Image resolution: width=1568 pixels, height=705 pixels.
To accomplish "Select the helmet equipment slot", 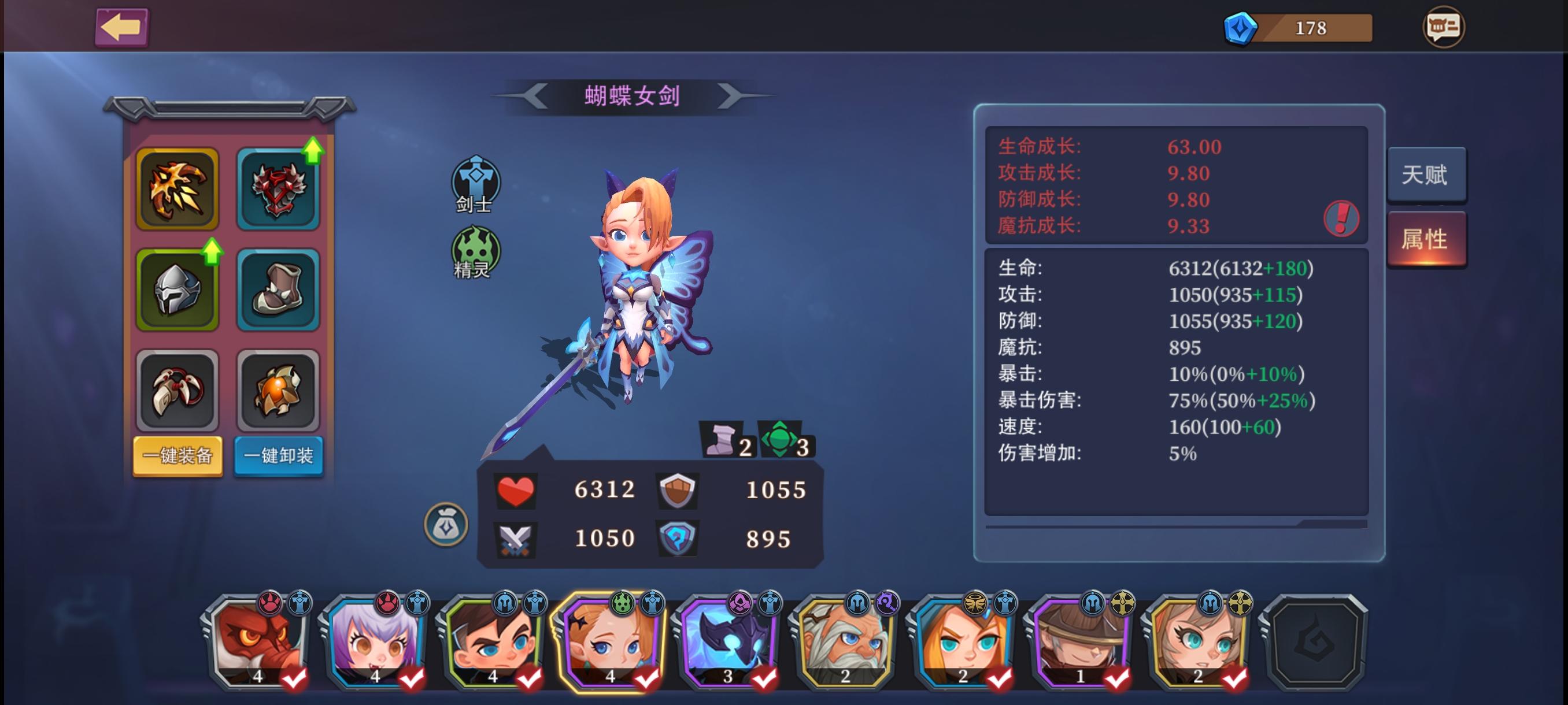I will tap(177, 290).
